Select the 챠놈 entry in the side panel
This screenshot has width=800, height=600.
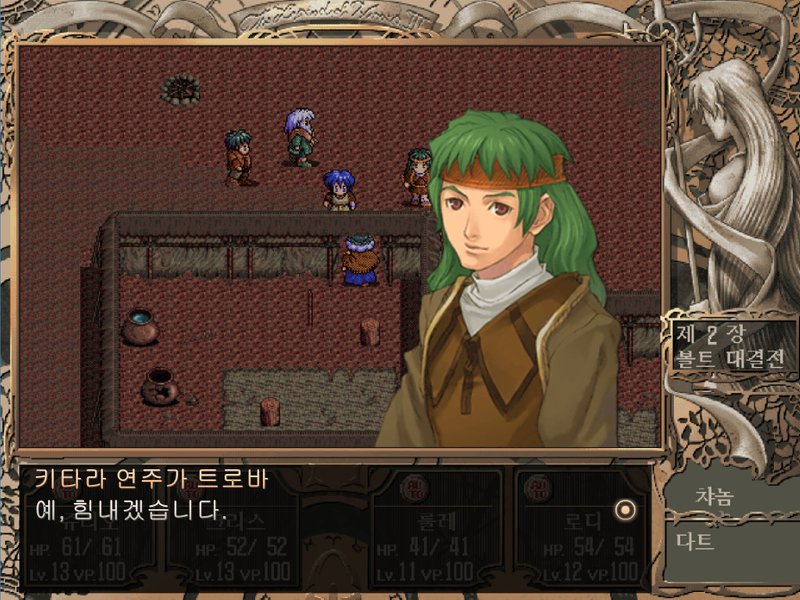(x=715, y=496)
